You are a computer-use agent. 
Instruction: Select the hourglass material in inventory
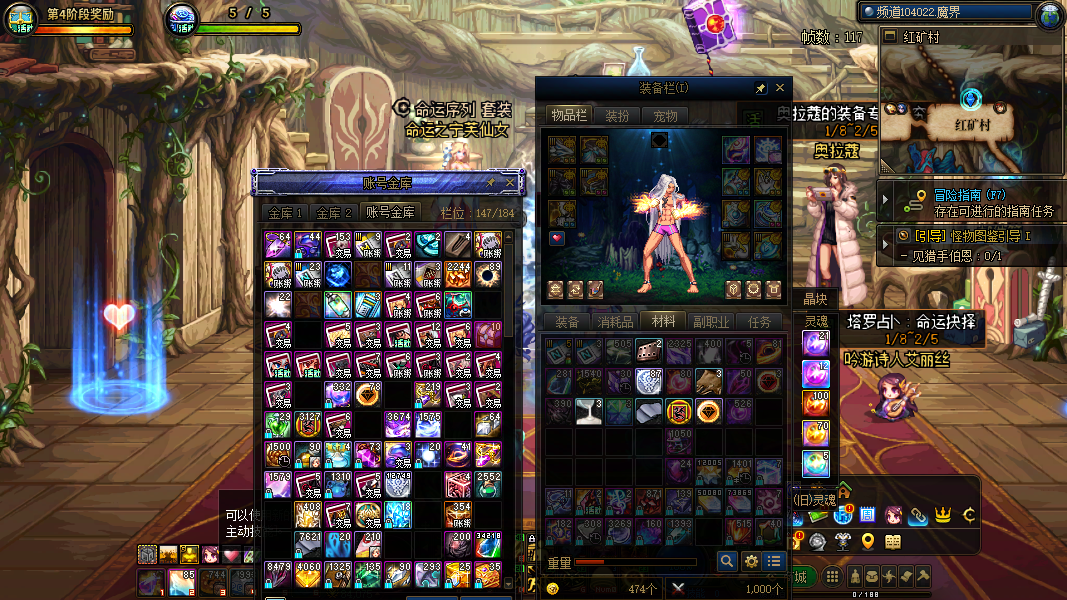[x=590, y=411]
